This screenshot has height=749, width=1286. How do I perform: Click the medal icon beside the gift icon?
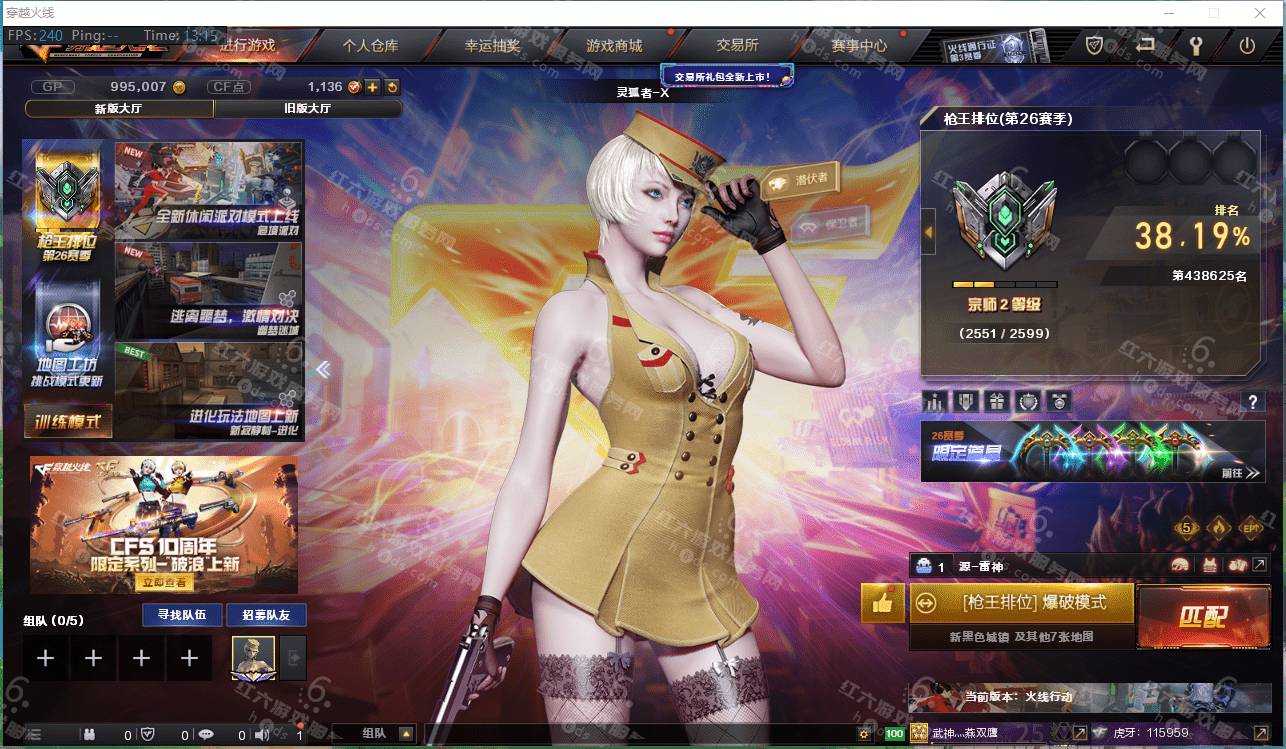click(1029, 400)
